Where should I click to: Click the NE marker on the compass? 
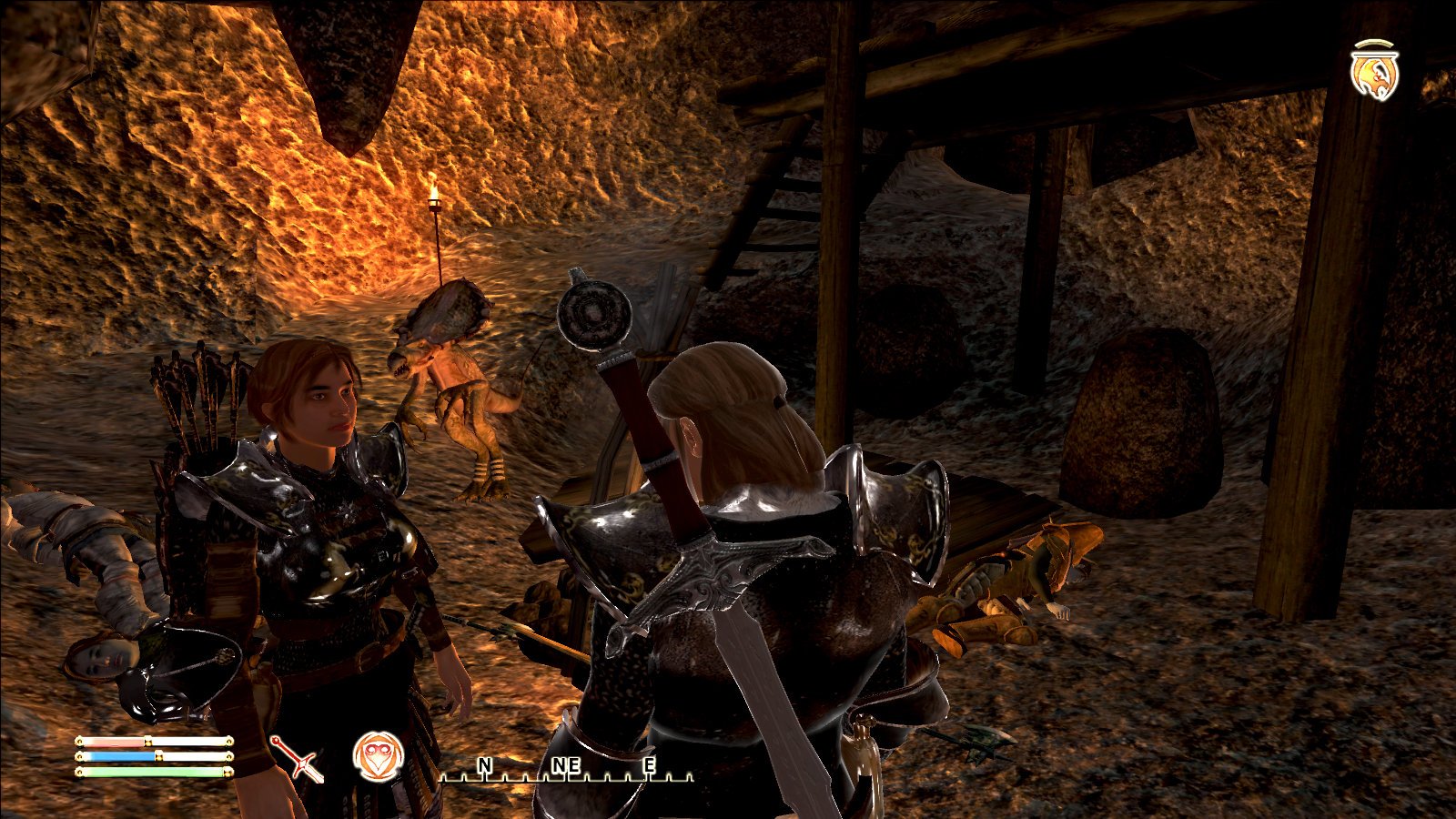point(565,767)
